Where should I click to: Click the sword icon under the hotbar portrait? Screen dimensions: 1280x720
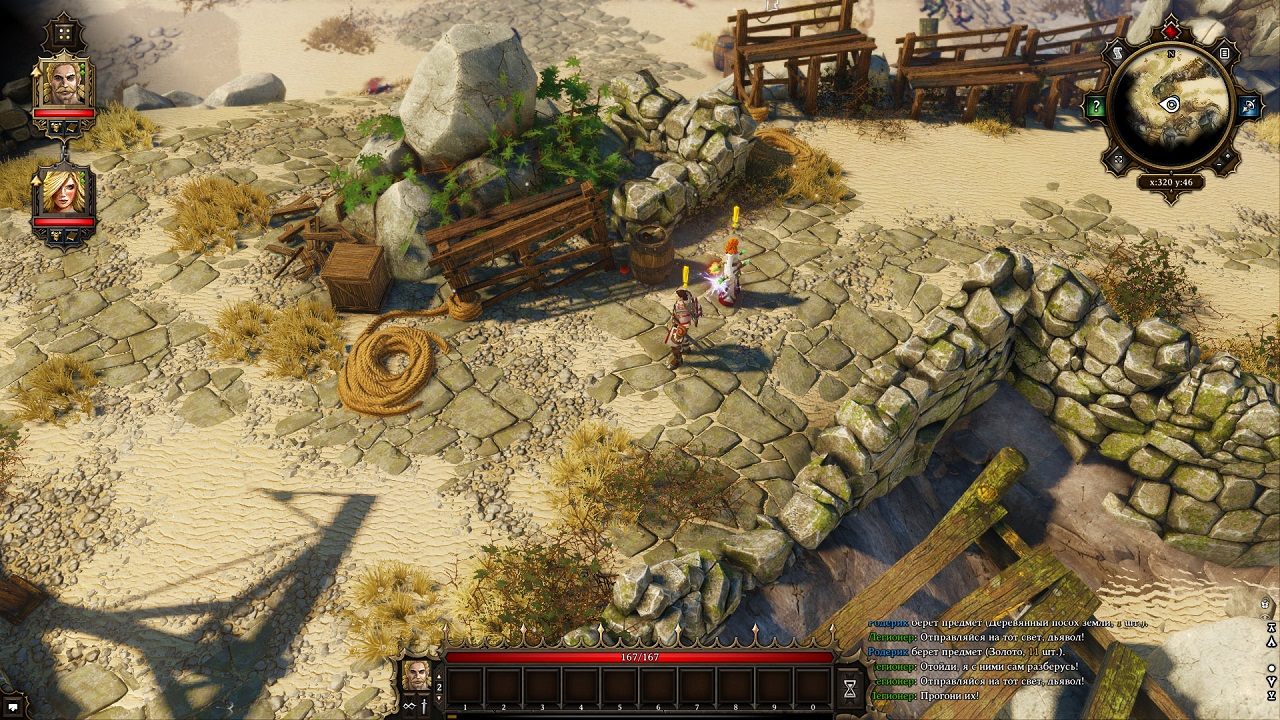[x=423, y=706]
